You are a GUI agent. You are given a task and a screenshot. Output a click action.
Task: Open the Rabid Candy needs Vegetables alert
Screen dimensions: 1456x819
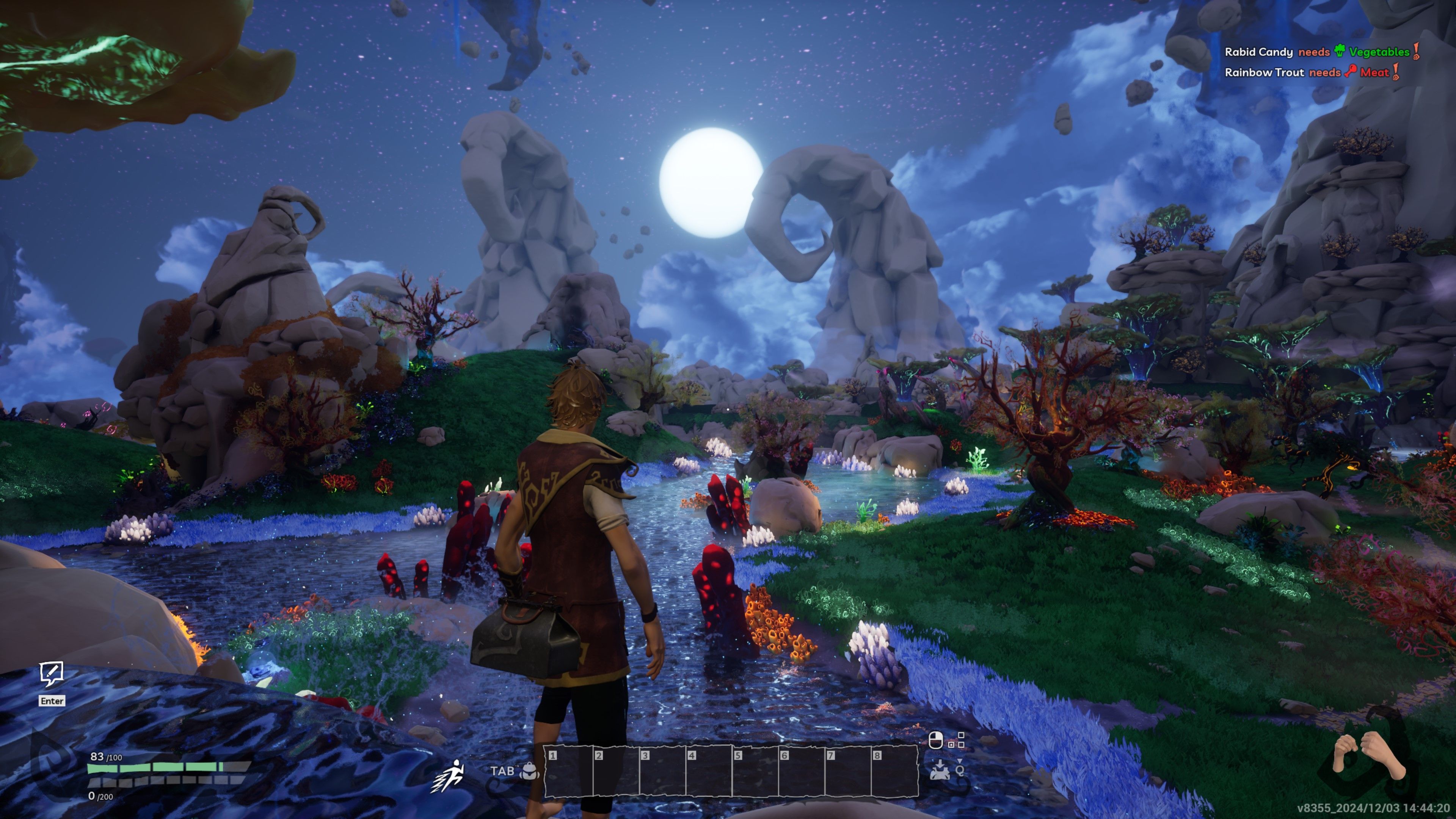(x=1321, y=52)
